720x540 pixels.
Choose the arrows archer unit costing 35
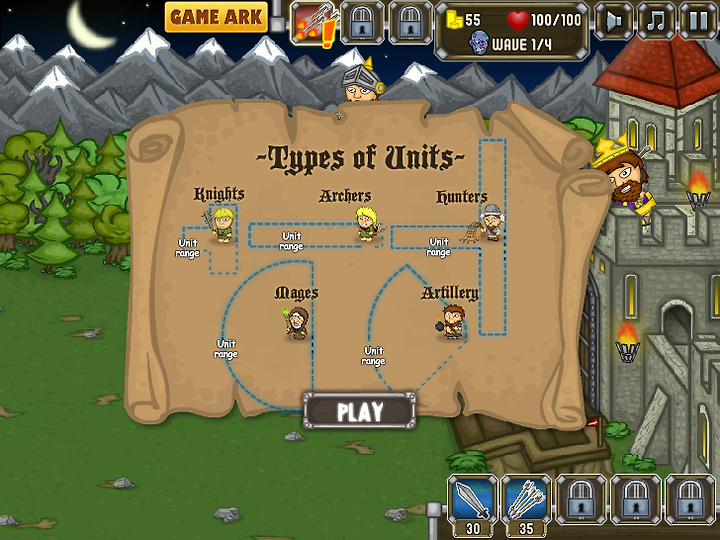click(526, 499)
